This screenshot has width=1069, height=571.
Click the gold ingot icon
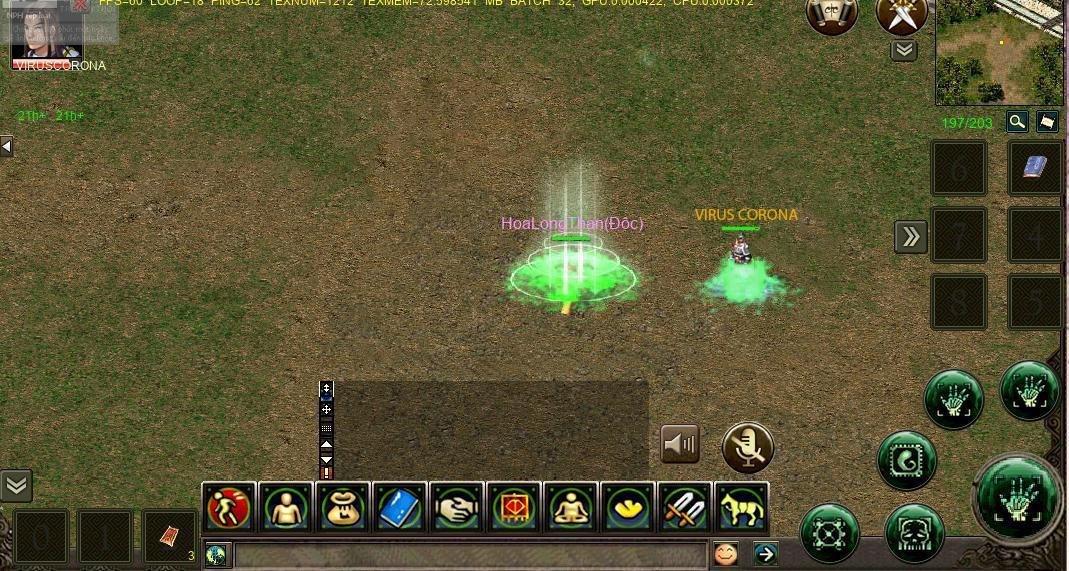coord(628,508)
